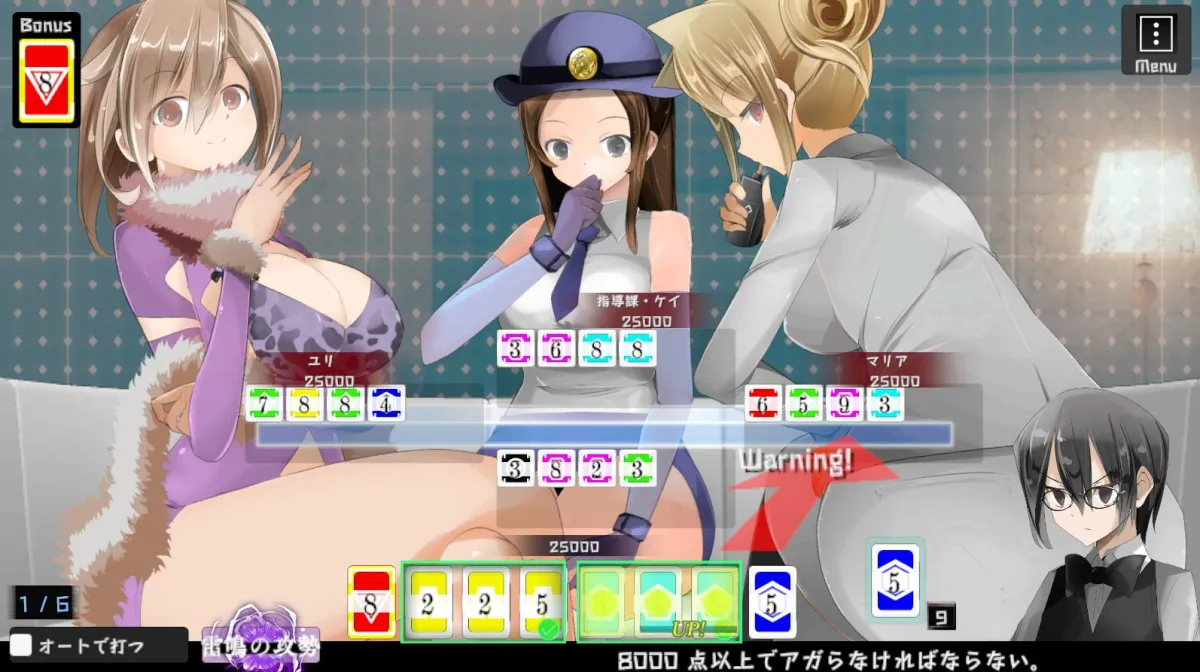Select the red 8 card in hand
The height and width of the screenshot is (672, 1200).
(x=372, y=601)
